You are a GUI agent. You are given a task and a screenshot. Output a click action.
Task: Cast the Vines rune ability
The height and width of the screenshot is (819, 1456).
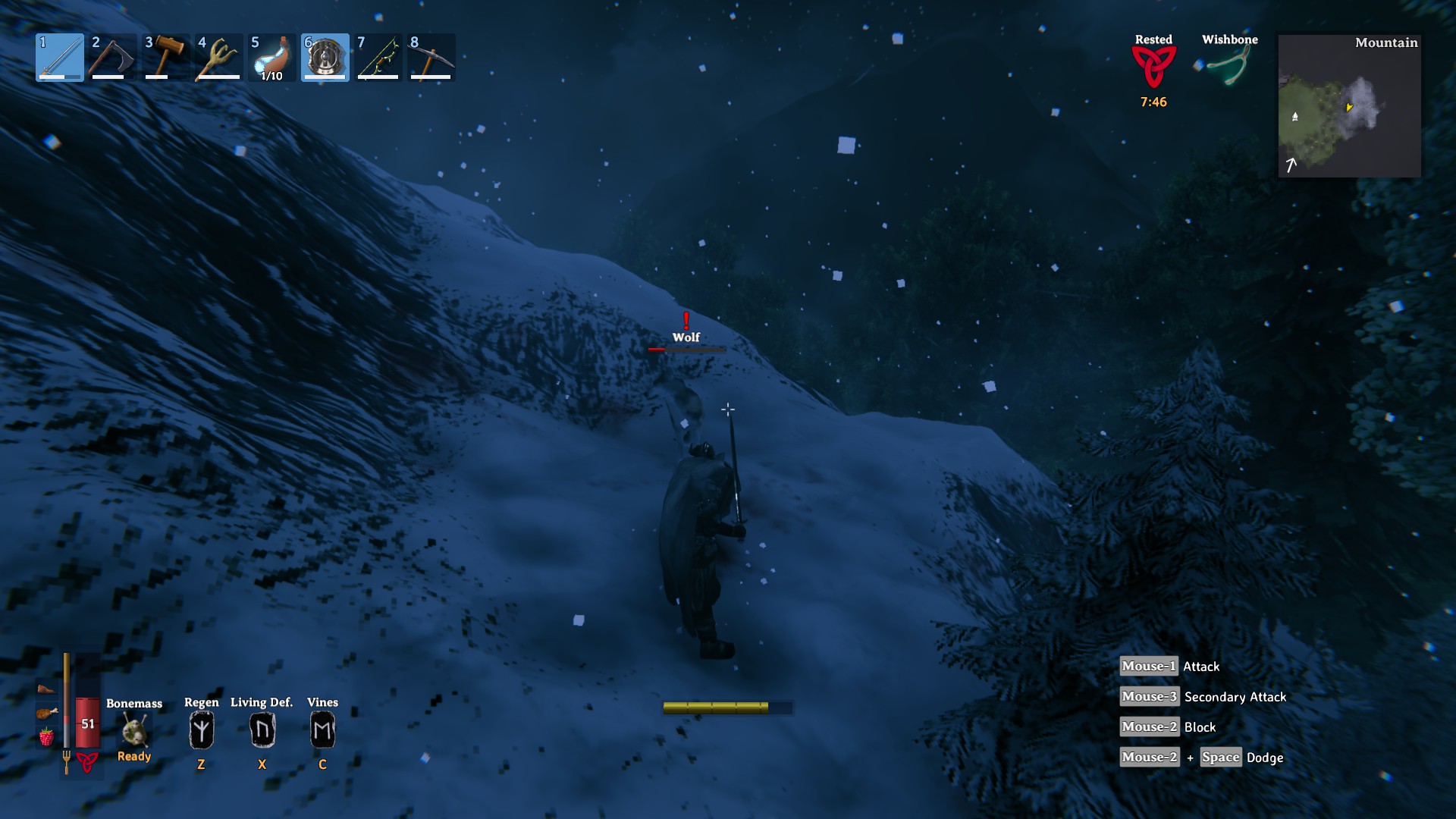pos(322,730)
